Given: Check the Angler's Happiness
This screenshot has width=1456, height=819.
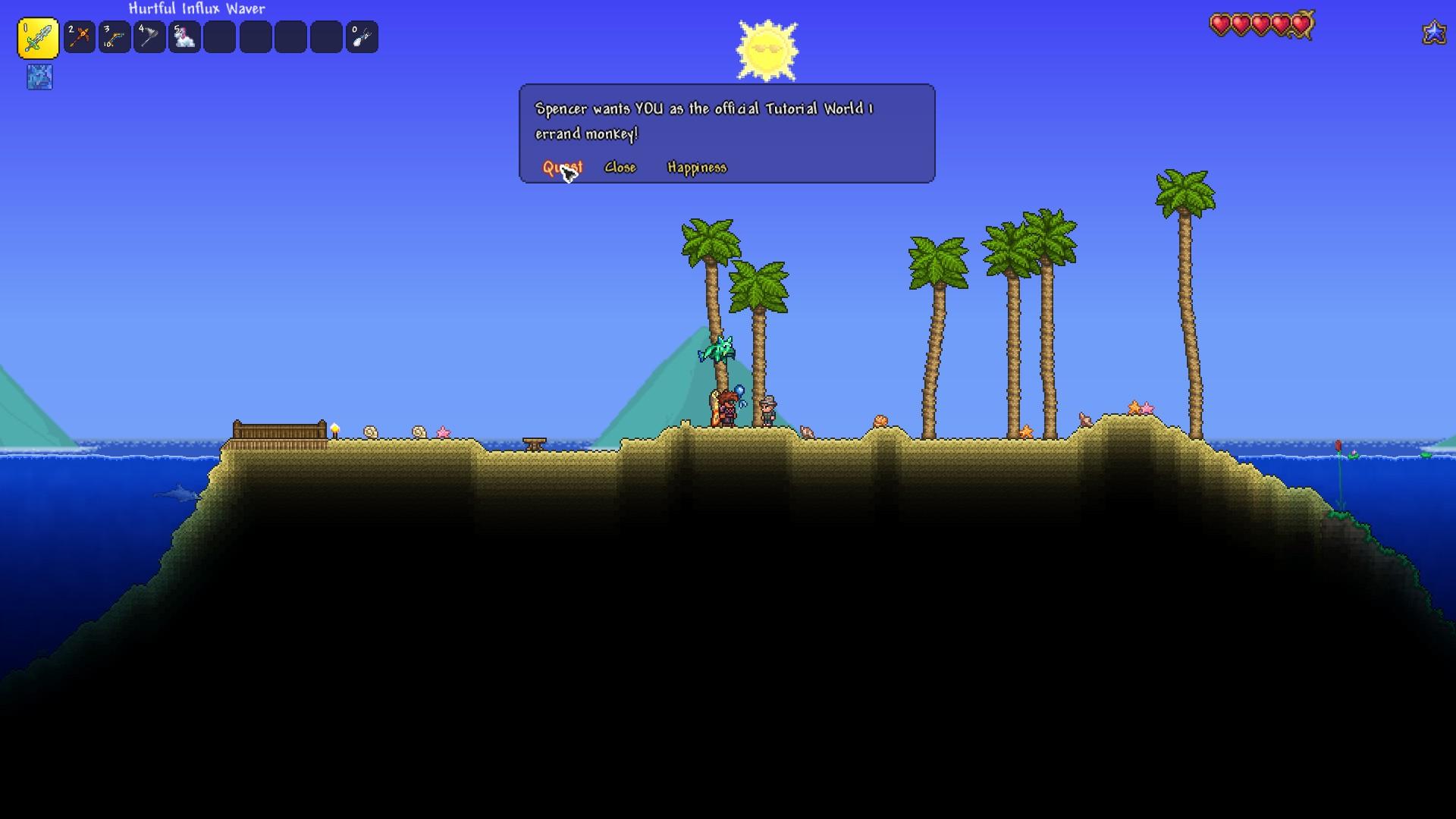Looking at the screenshot, I should point(696,168).
